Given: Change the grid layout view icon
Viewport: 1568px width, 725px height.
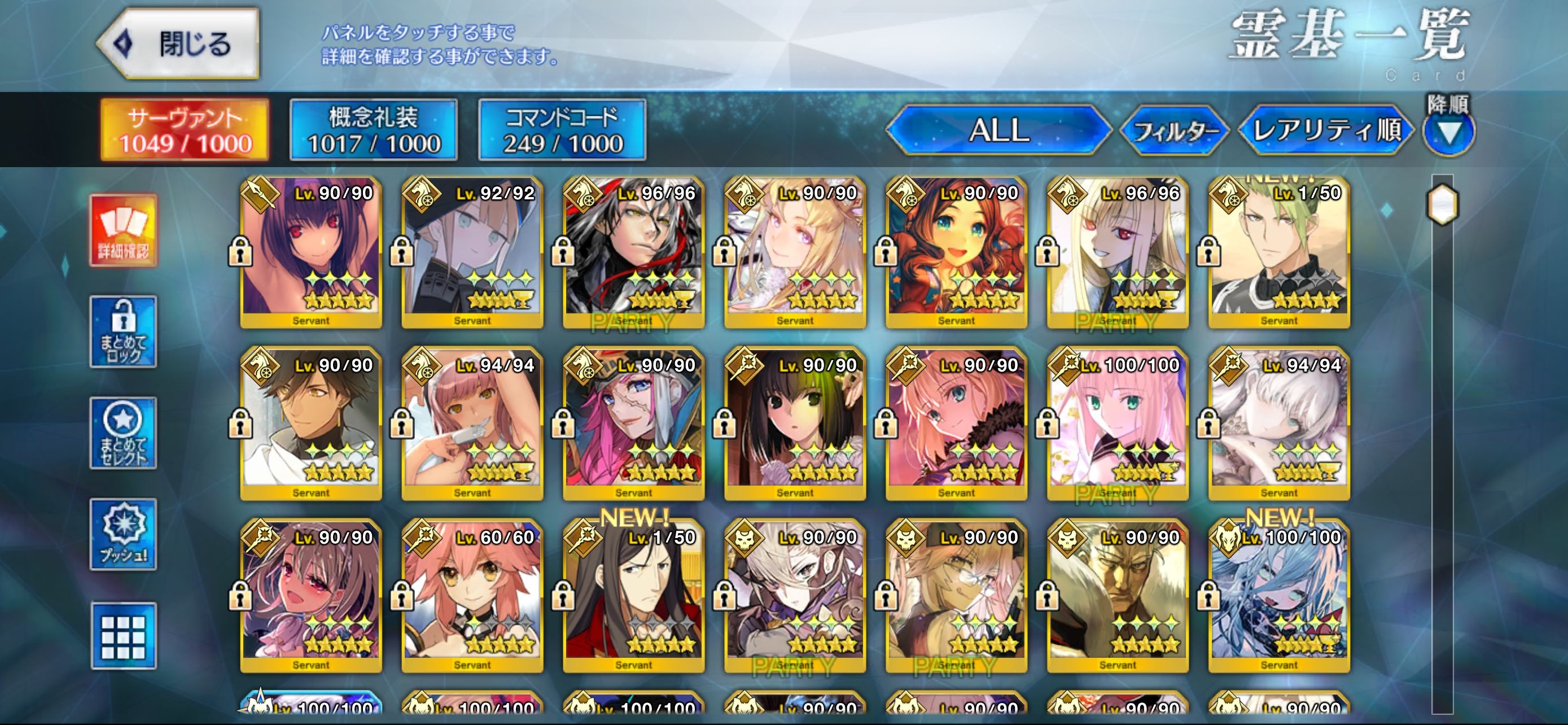Looking at the screenshot, I should (124, 636).
